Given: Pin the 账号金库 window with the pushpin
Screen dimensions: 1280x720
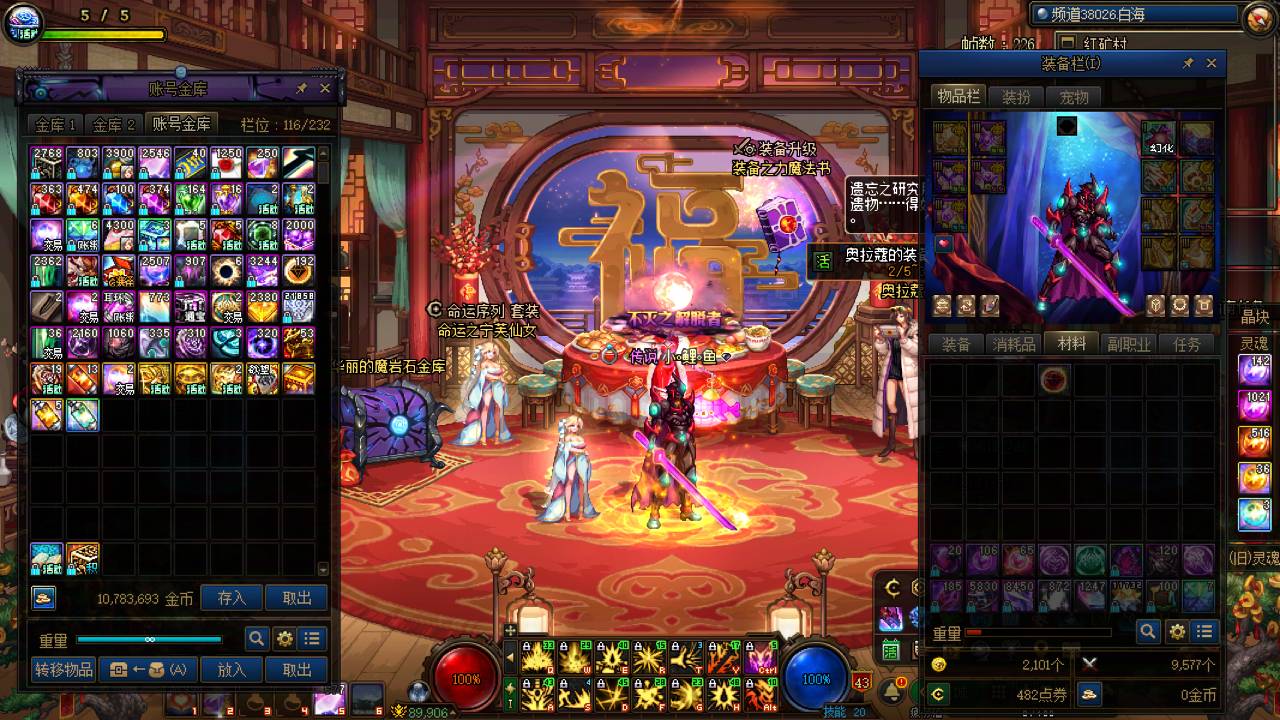Looking at the screenshot, I should [x=301, y=89].
